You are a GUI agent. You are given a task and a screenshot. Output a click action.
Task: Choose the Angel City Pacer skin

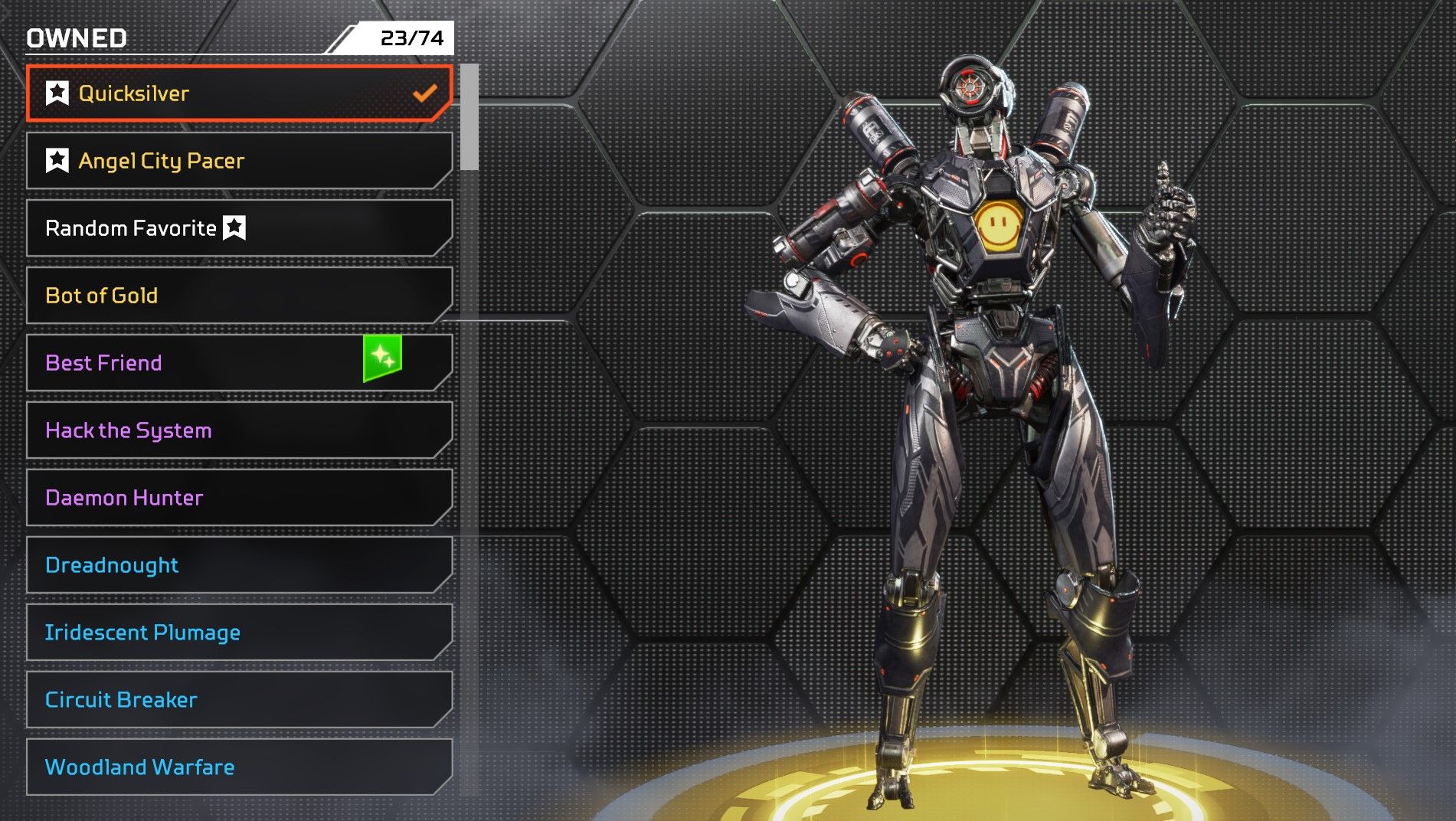point(239,161)
